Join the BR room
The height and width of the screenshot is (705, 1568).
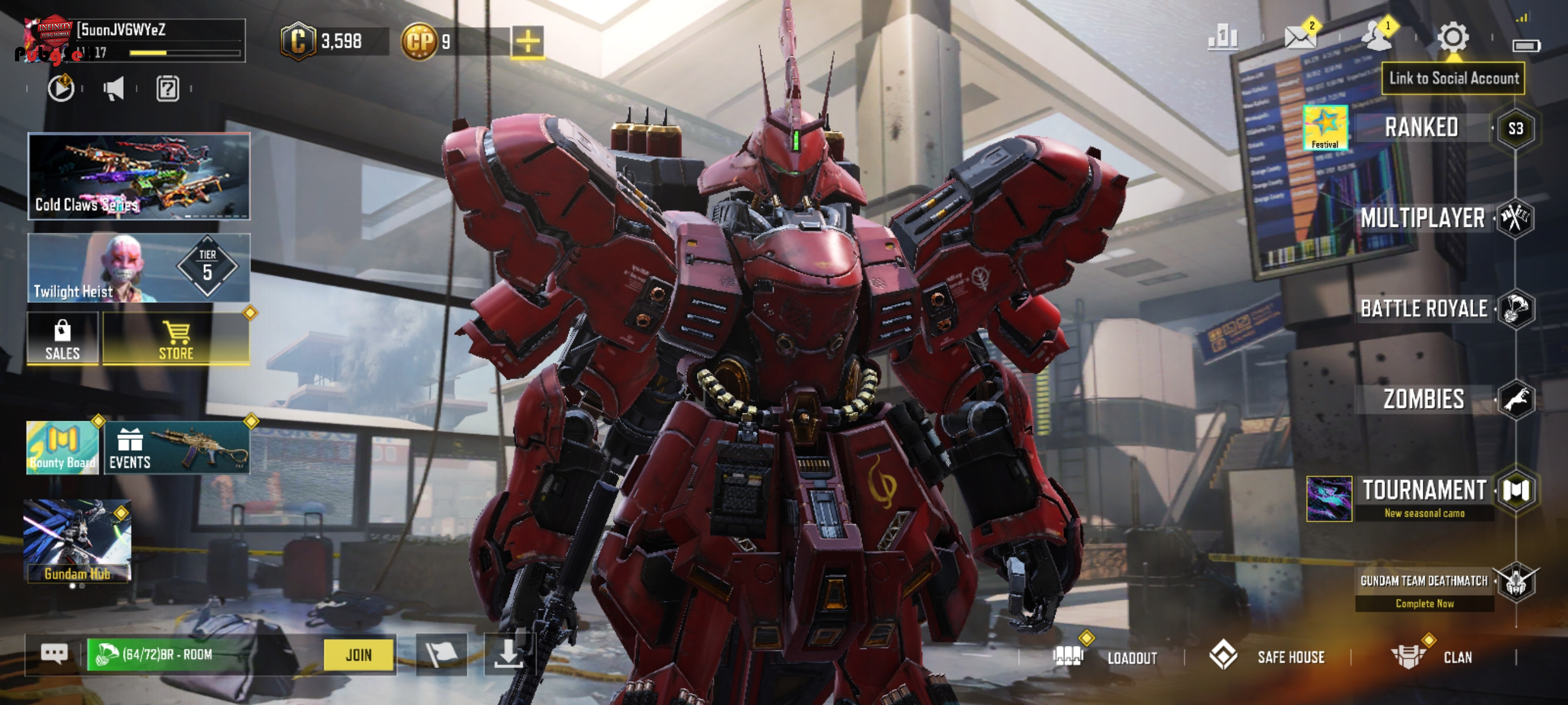click(x=358, y=655)
